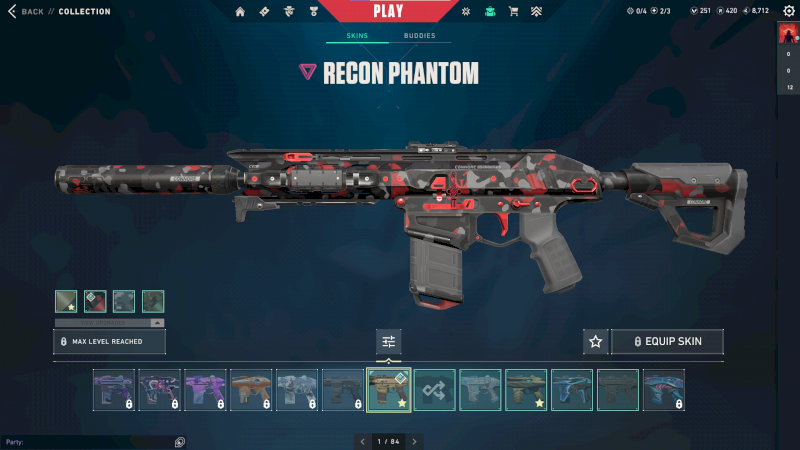Click the party chat input field

pos(90,441)
